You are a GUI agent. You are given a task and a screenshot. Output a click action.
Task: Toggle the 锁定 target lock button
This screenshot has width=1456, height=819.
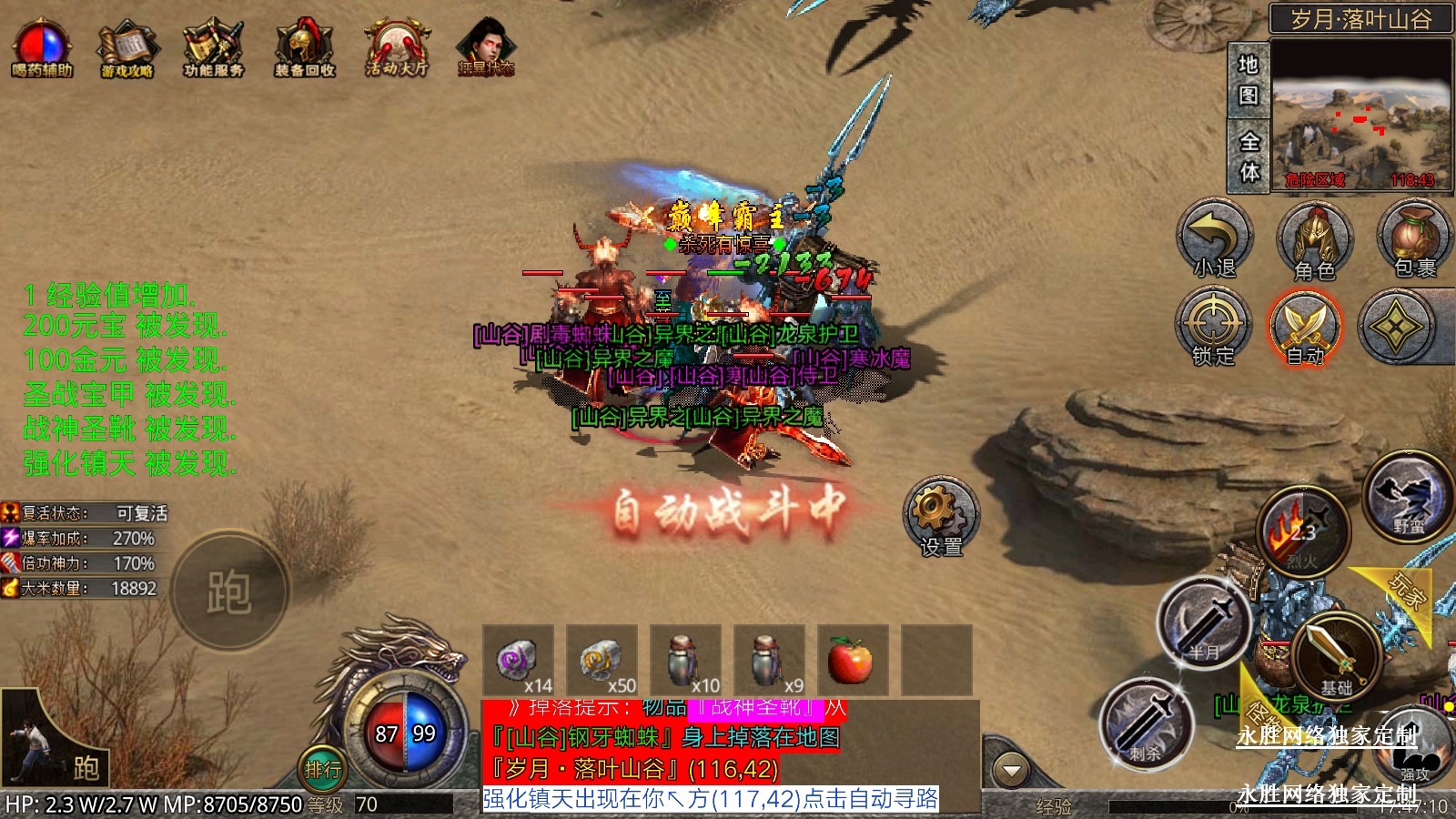(1213, 328)
